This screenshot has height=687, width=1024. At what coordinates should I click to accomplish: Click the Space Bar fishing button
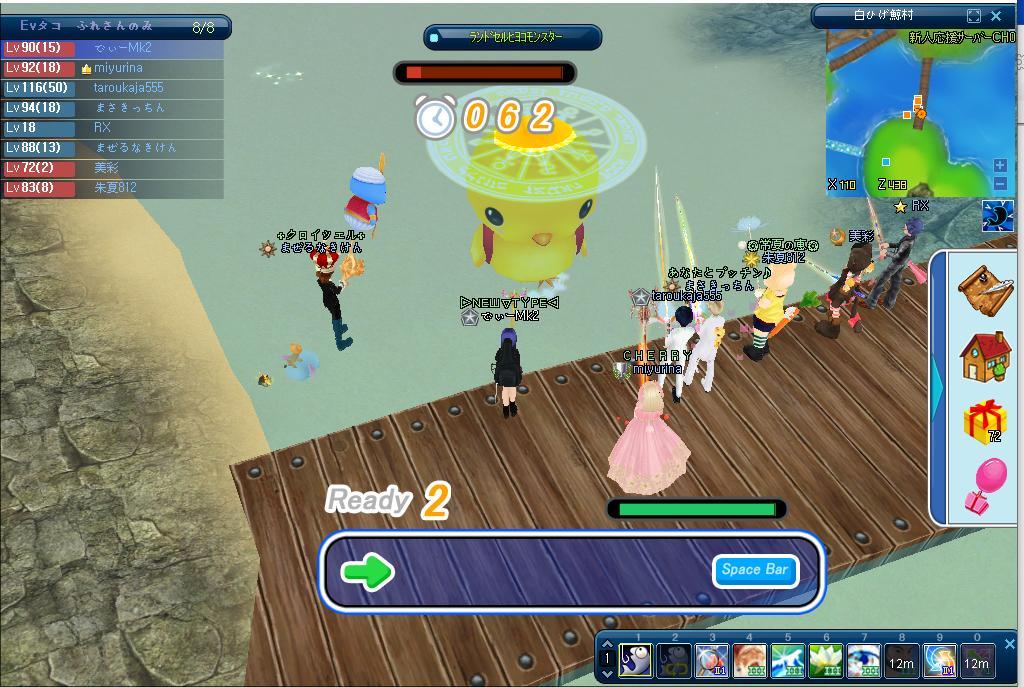click(x=755, y=570)
